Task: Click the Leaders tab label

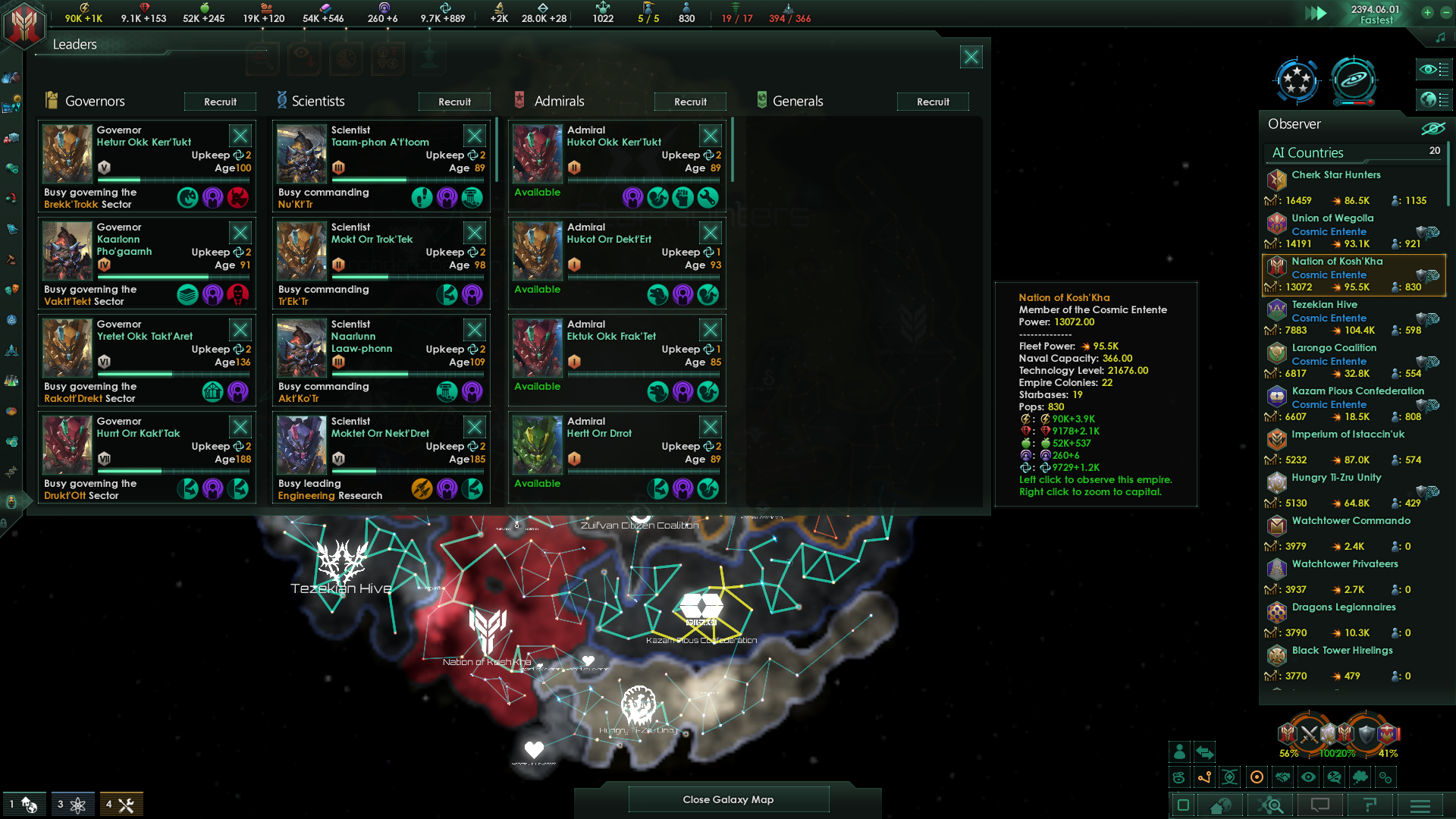Action: pyautogui.click(x=74, y=44)
